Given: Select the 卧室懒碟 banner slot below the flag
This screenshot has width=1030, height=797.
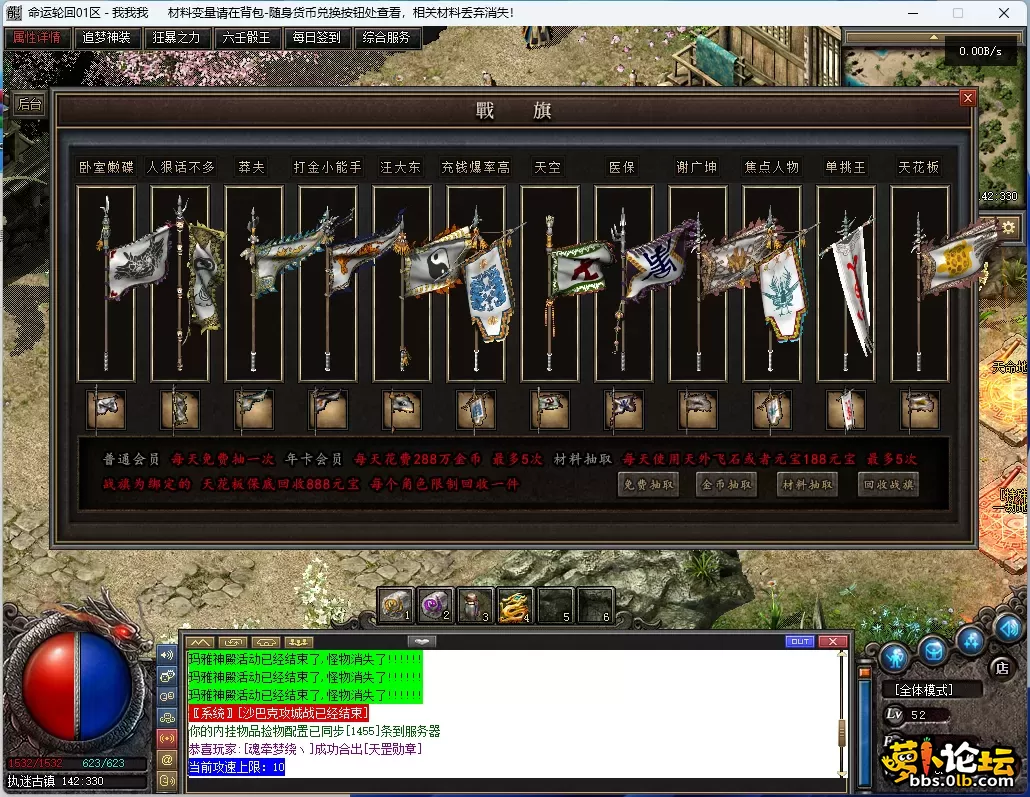Looking at the screenshot, I should [x=106, y=408].
